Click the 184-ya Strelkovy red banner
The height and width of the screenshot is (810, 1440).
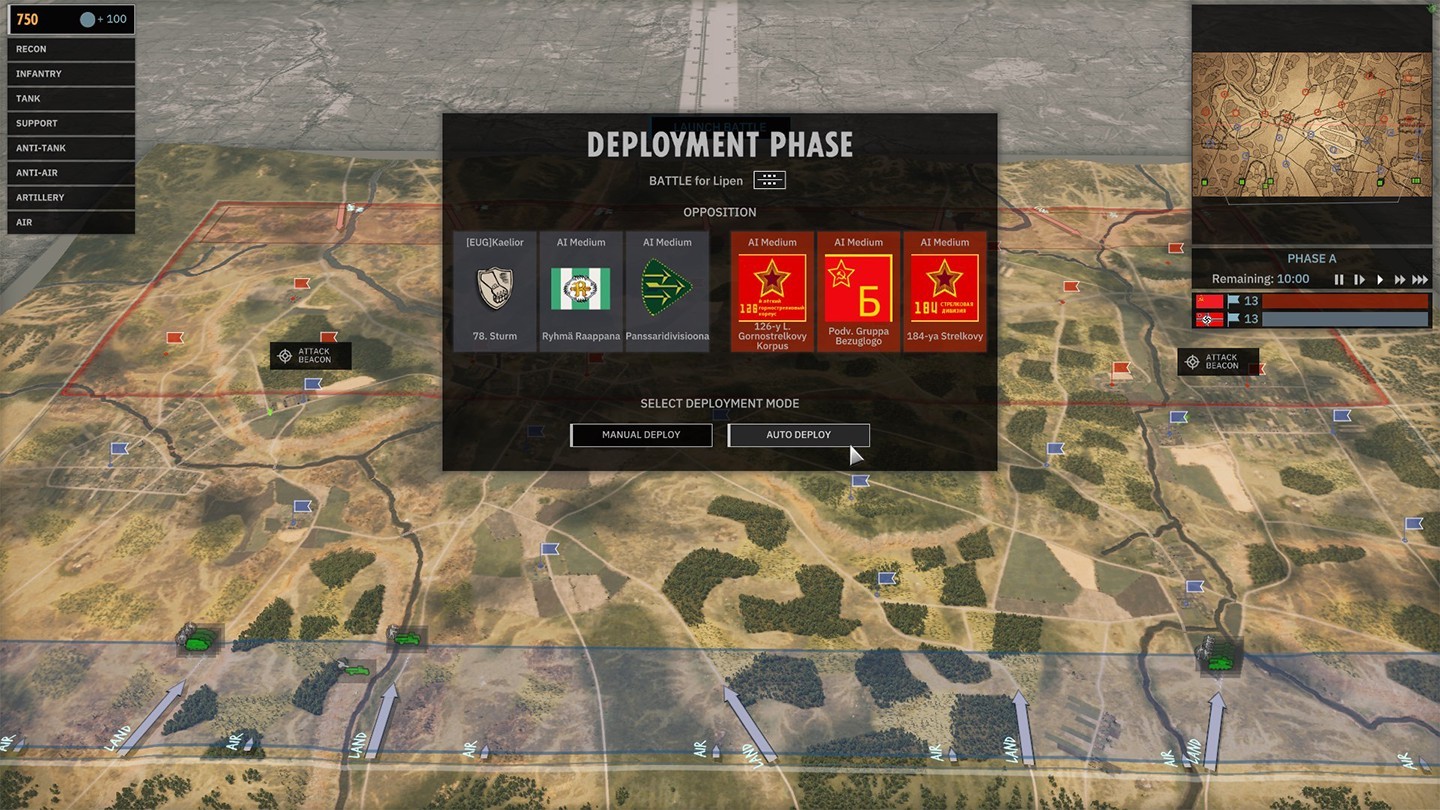[x=945, y=290]
